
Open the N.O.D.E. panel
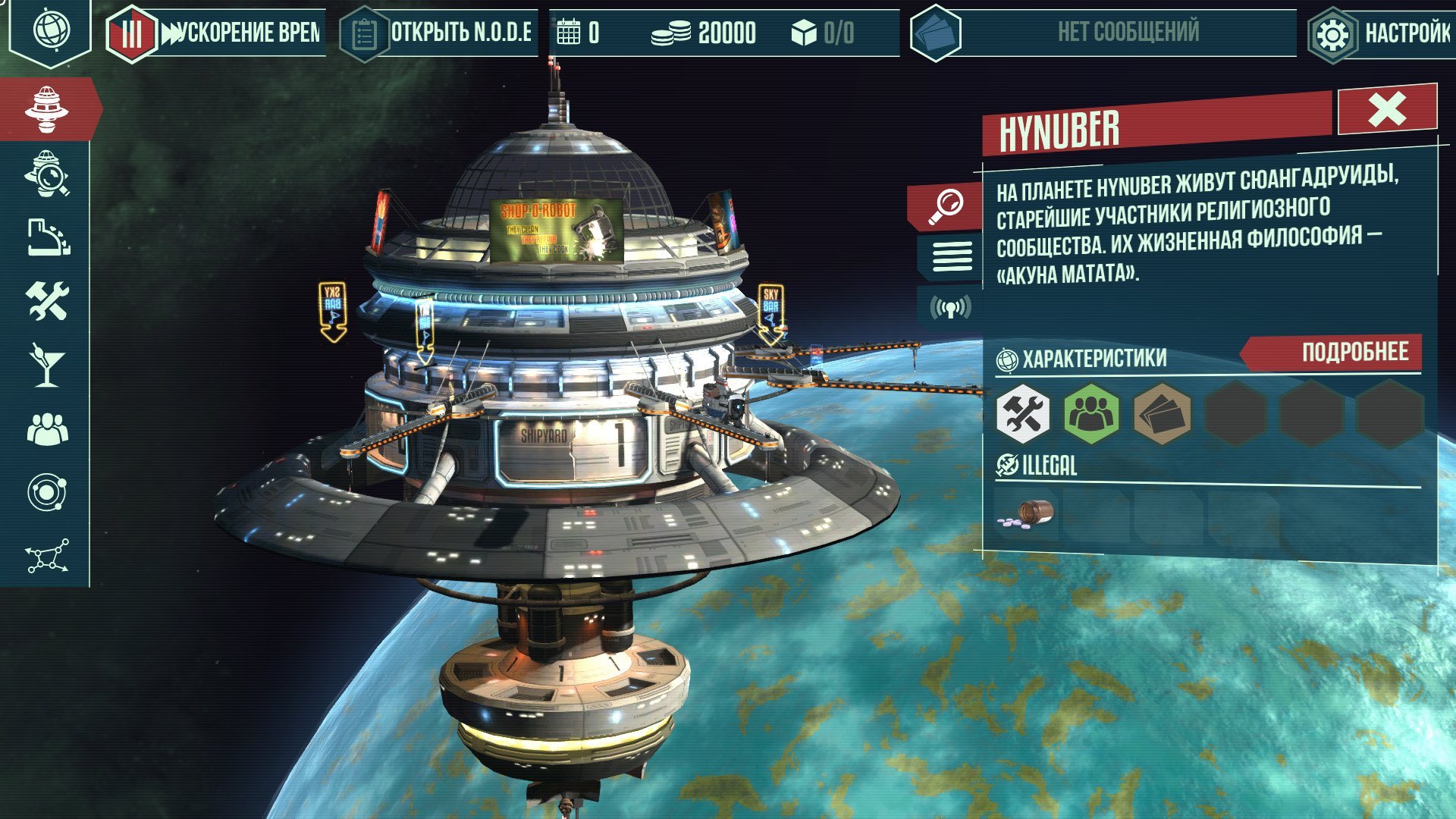tap(460, 33)
